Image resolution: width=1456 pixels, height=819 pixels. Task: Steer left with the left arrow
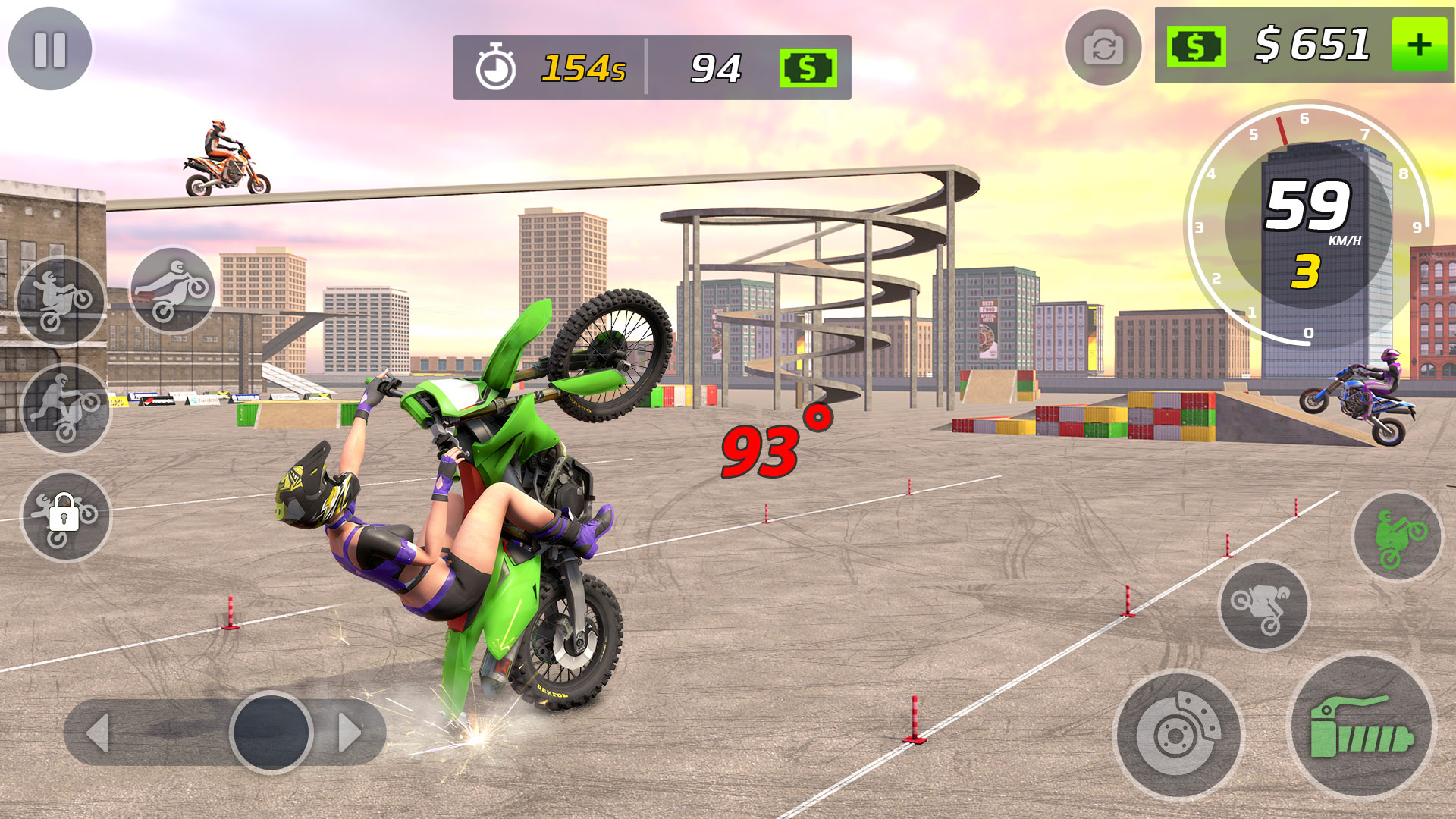pos(99,733)
